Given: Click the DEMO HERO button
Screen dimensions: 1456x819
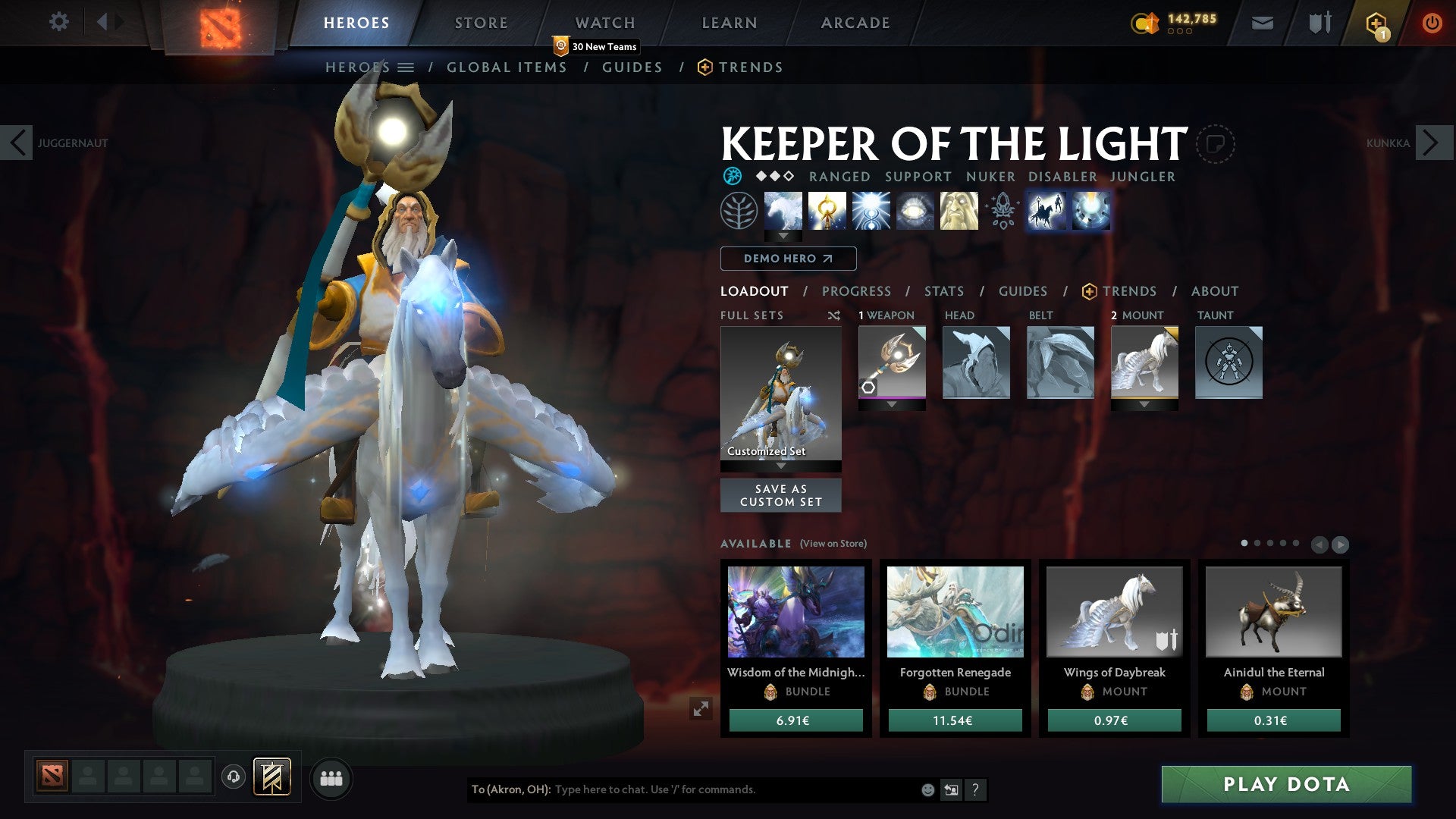Looking at the screenshot, I should 786,259.
